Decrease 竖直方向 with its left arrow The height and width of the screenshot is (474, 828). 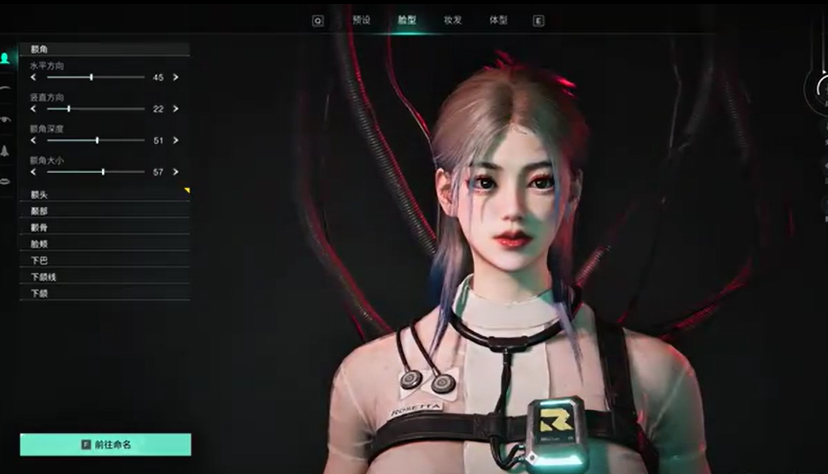pos(33,108)
